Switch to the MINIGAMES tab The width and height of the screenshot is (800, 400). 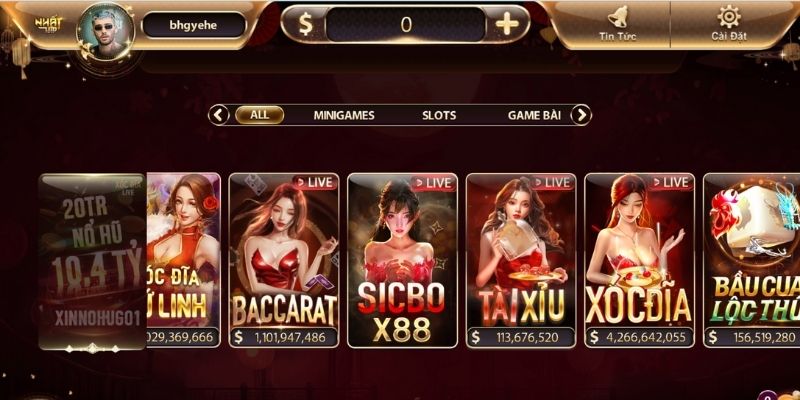[x=343, y=115]
